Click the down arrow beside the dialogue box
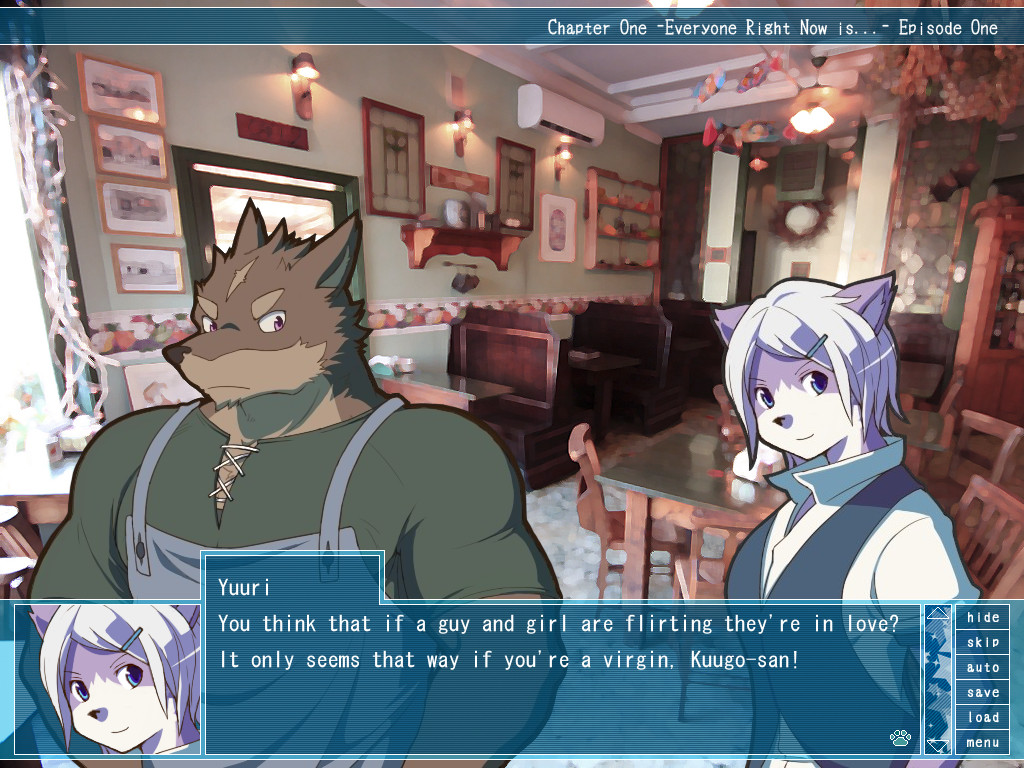The height and width of the screenshot is (768, 1024). tap(937, 745)
